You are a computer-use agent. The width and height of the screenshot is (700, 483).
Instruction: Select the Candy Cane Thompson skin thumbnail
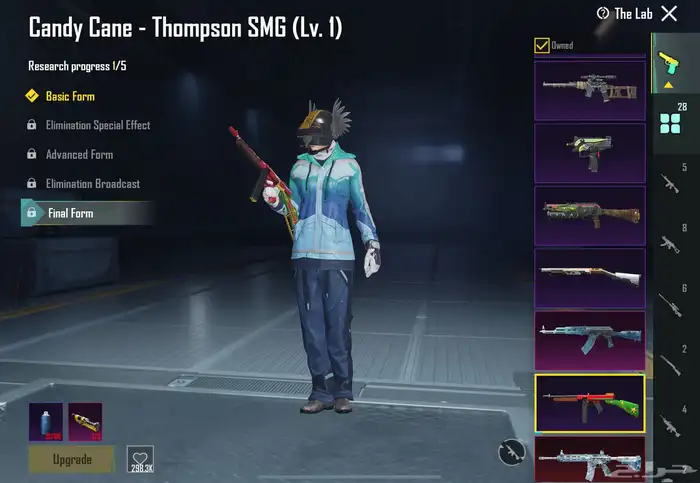(x=589, y=402)
